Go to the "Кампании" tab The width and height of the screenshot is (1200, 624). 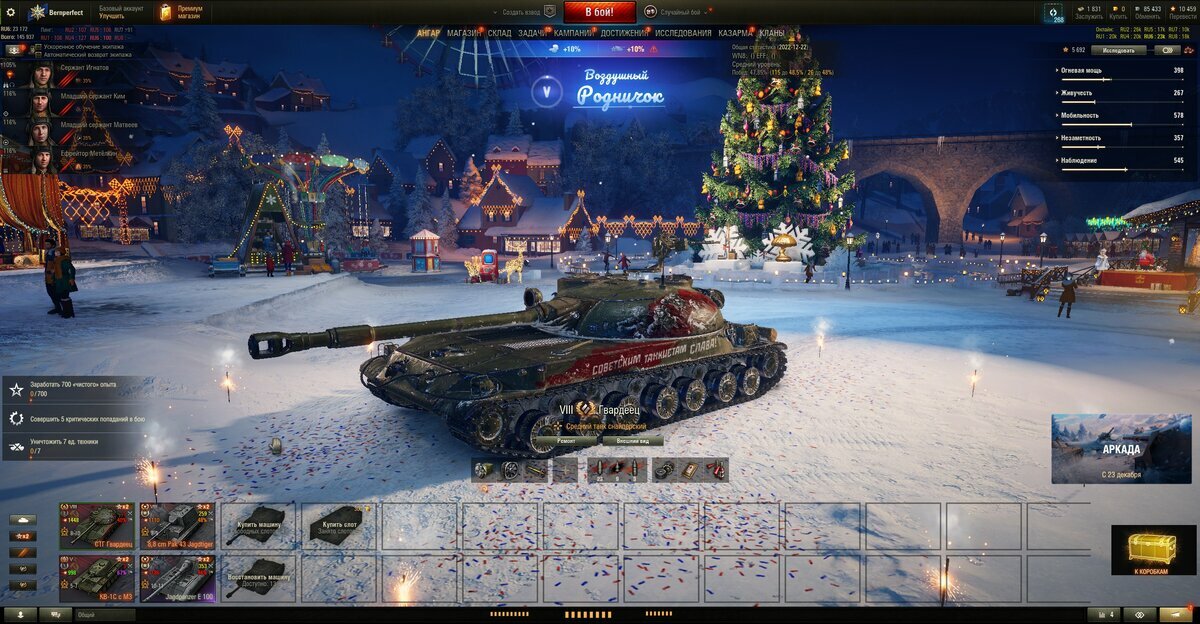click(x=573, y=33)
